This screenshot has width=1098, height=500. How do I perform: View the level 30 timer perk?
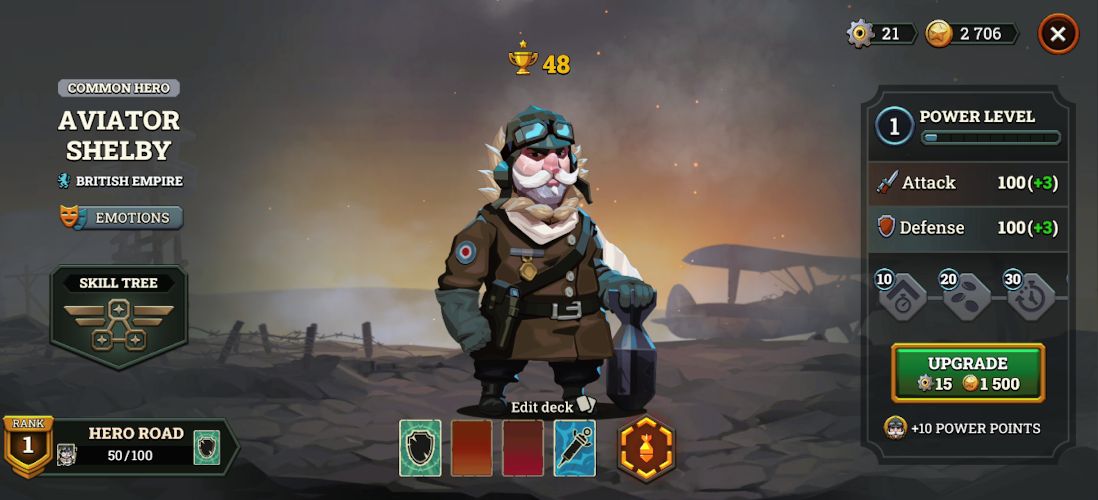[x=1030, y=297]
